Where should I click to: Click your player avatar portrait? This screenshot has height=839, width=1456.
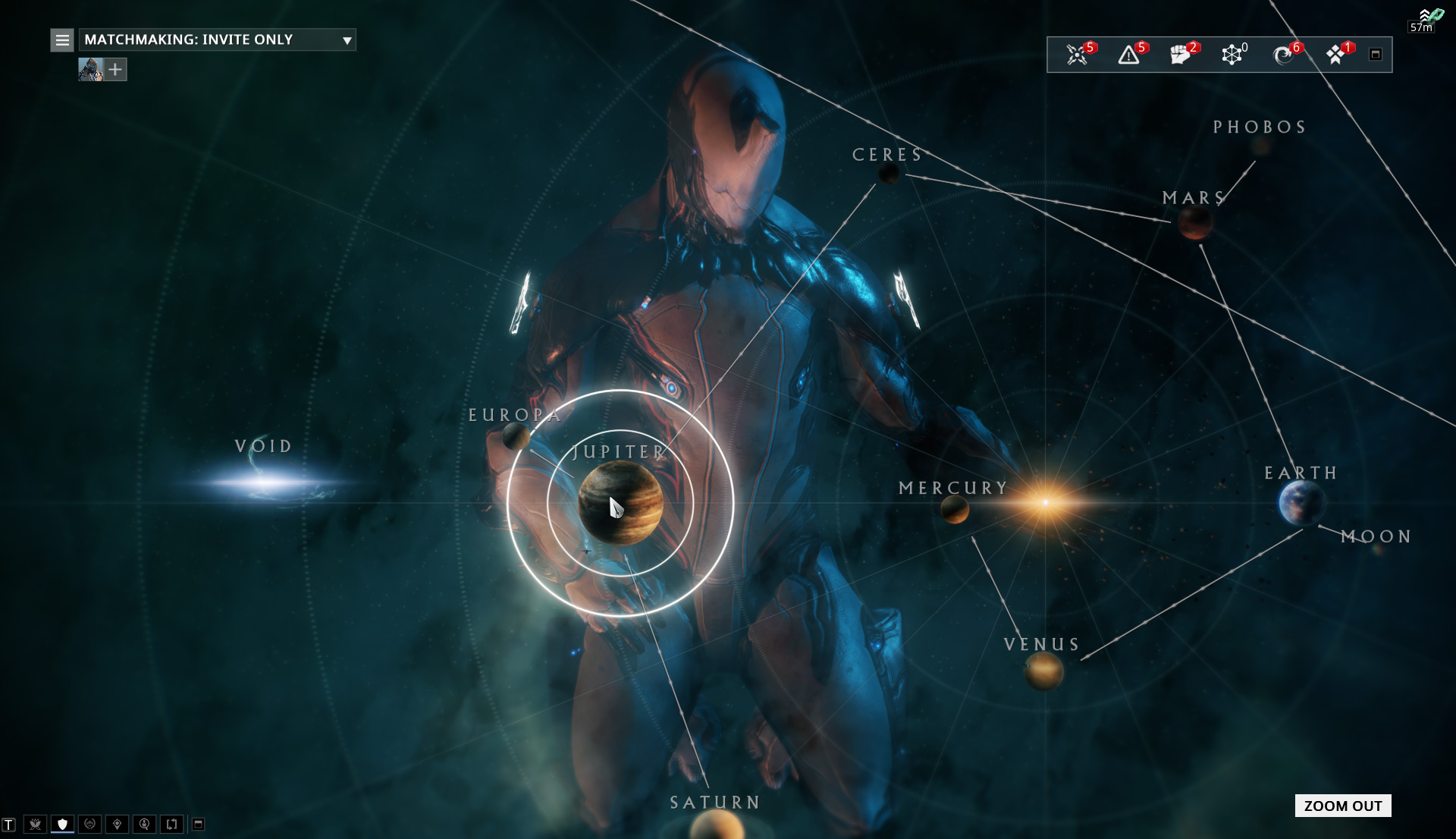tap(90, 70)
